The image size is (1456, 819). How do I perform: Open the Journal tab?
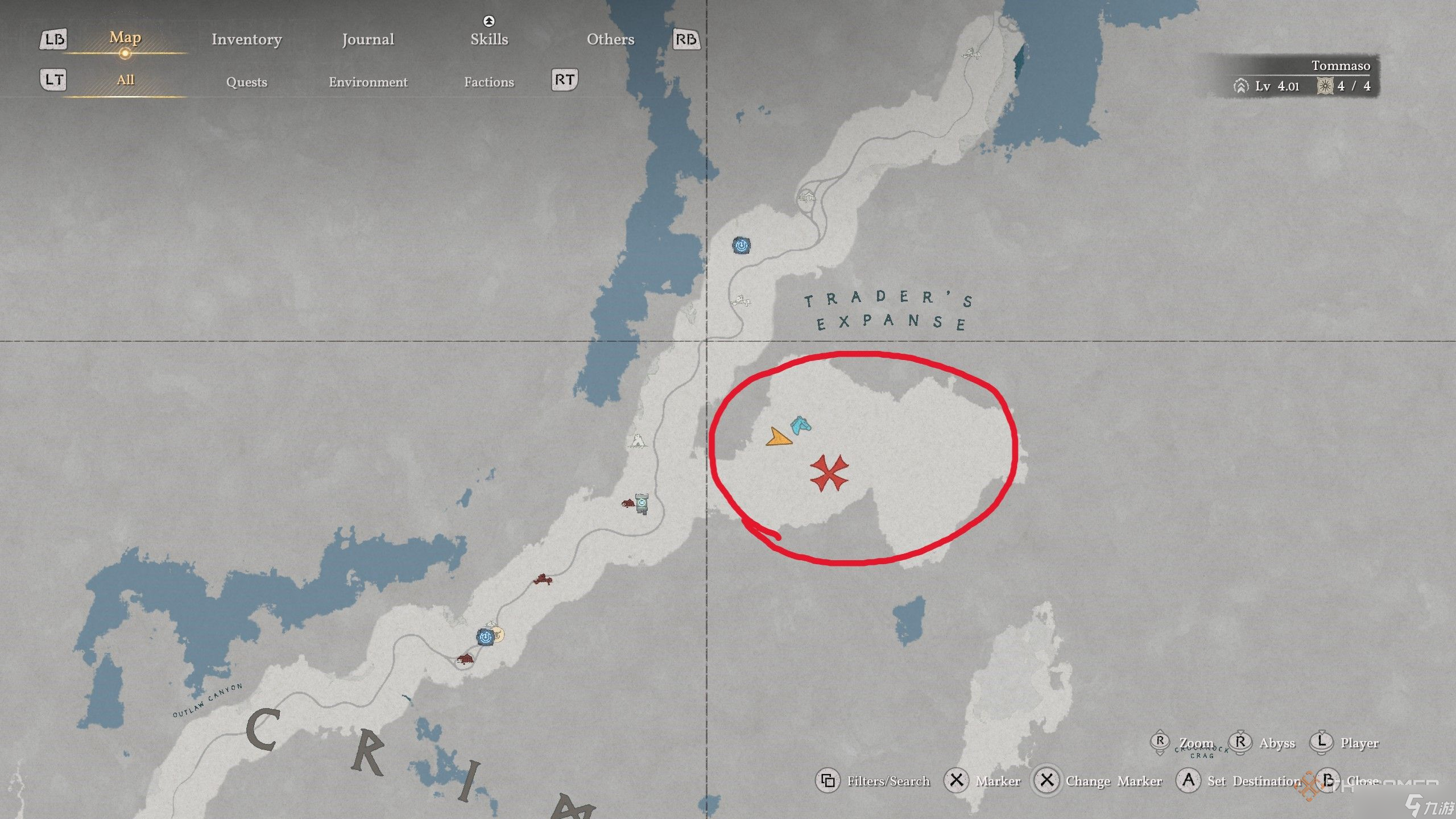pyautogui.click(x=367, y=39)
